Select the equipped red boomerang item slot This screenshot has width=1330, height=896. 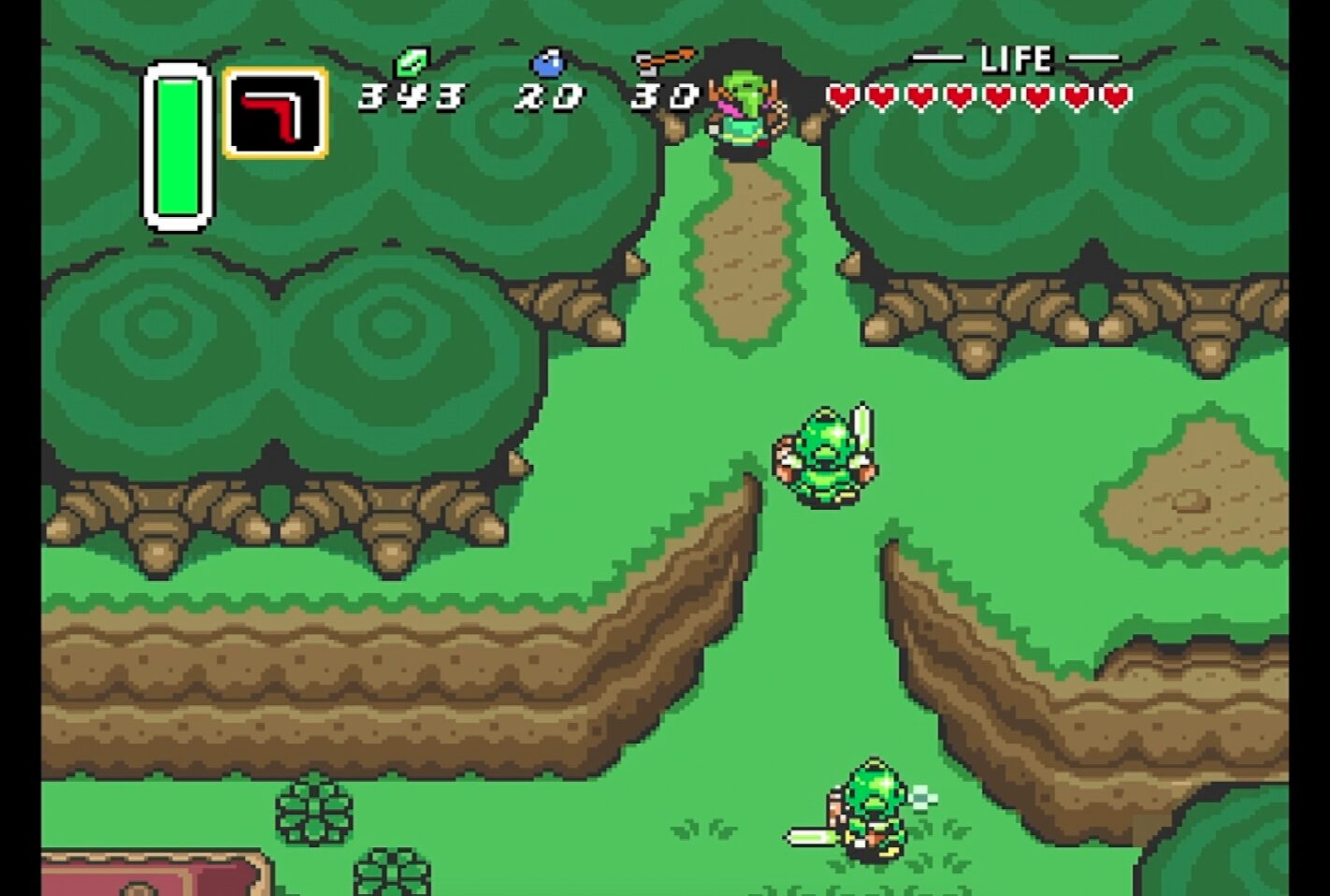click(275, 112)
